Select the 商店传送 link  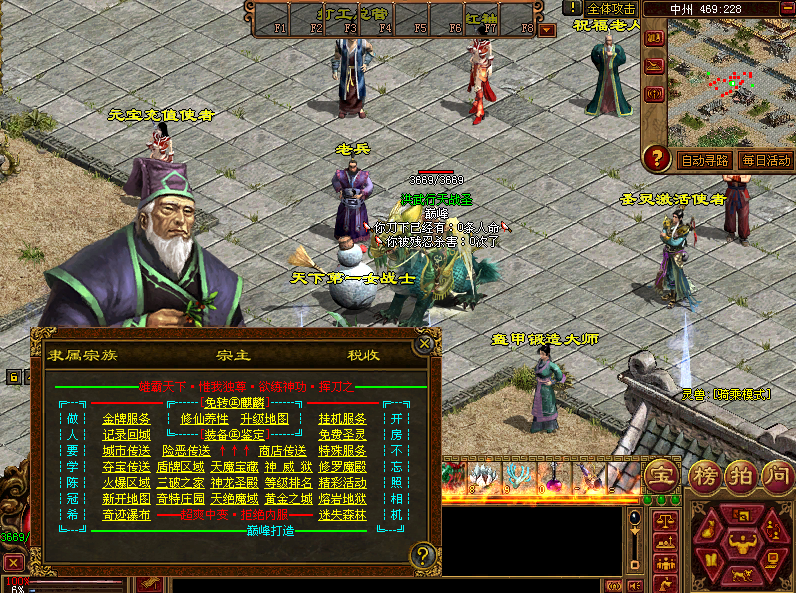coord(283,451)
